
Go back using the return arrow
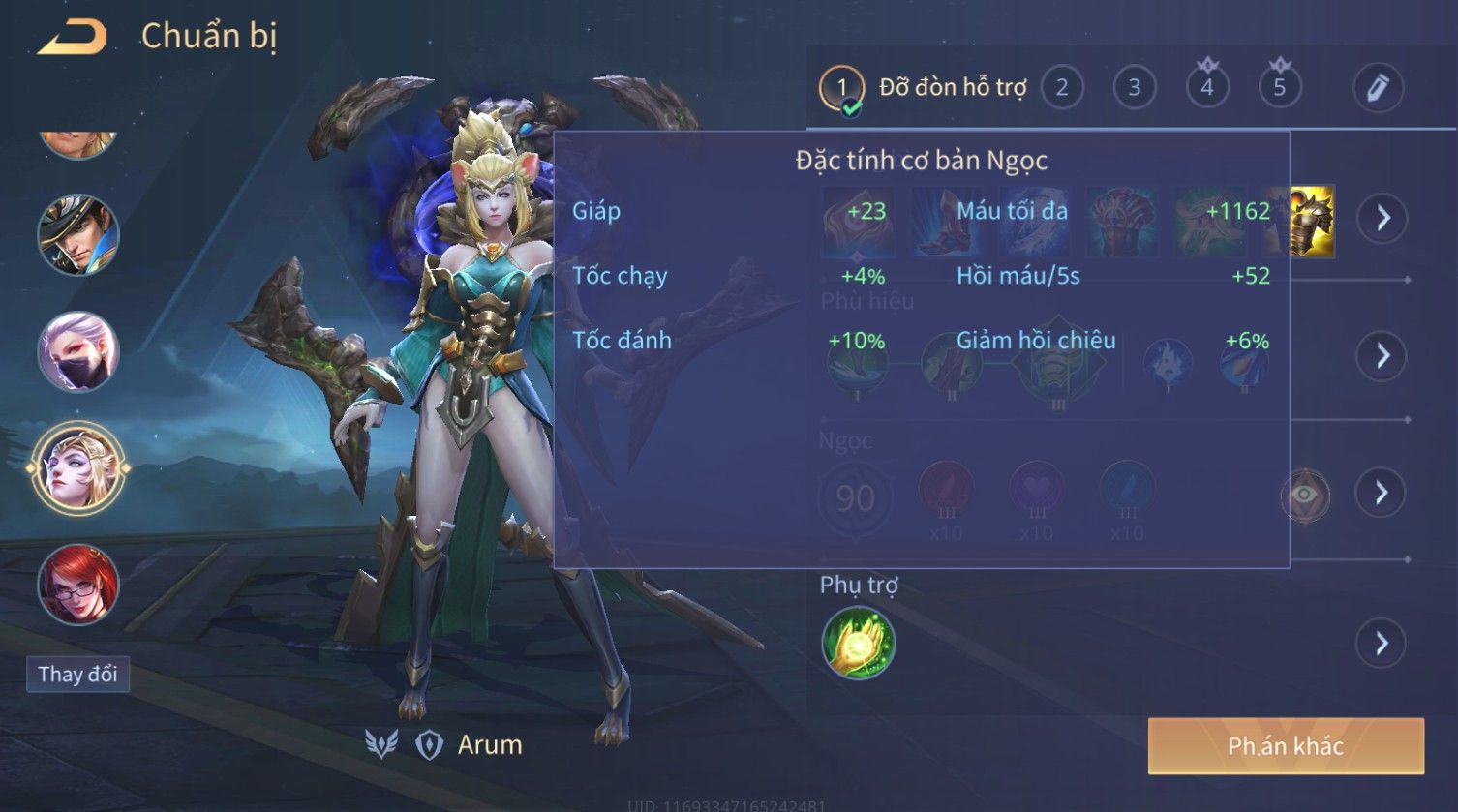[72, 38]
